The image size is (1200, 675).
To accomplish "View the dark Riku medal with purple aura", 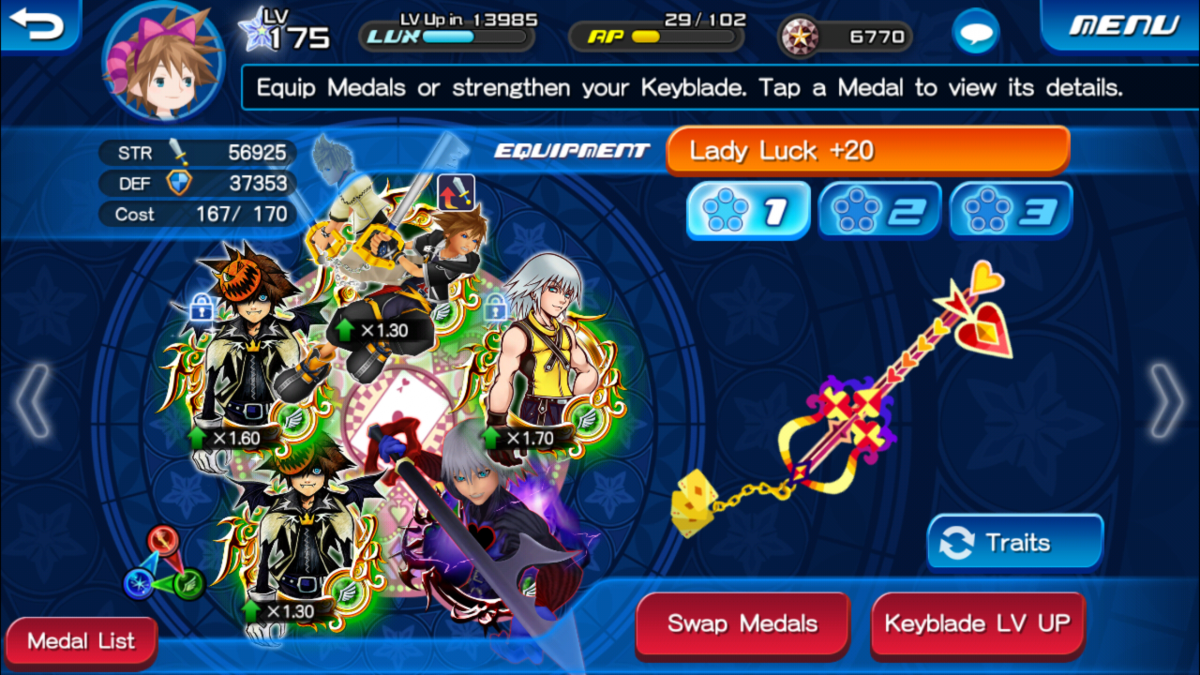I will click(480, 530).
